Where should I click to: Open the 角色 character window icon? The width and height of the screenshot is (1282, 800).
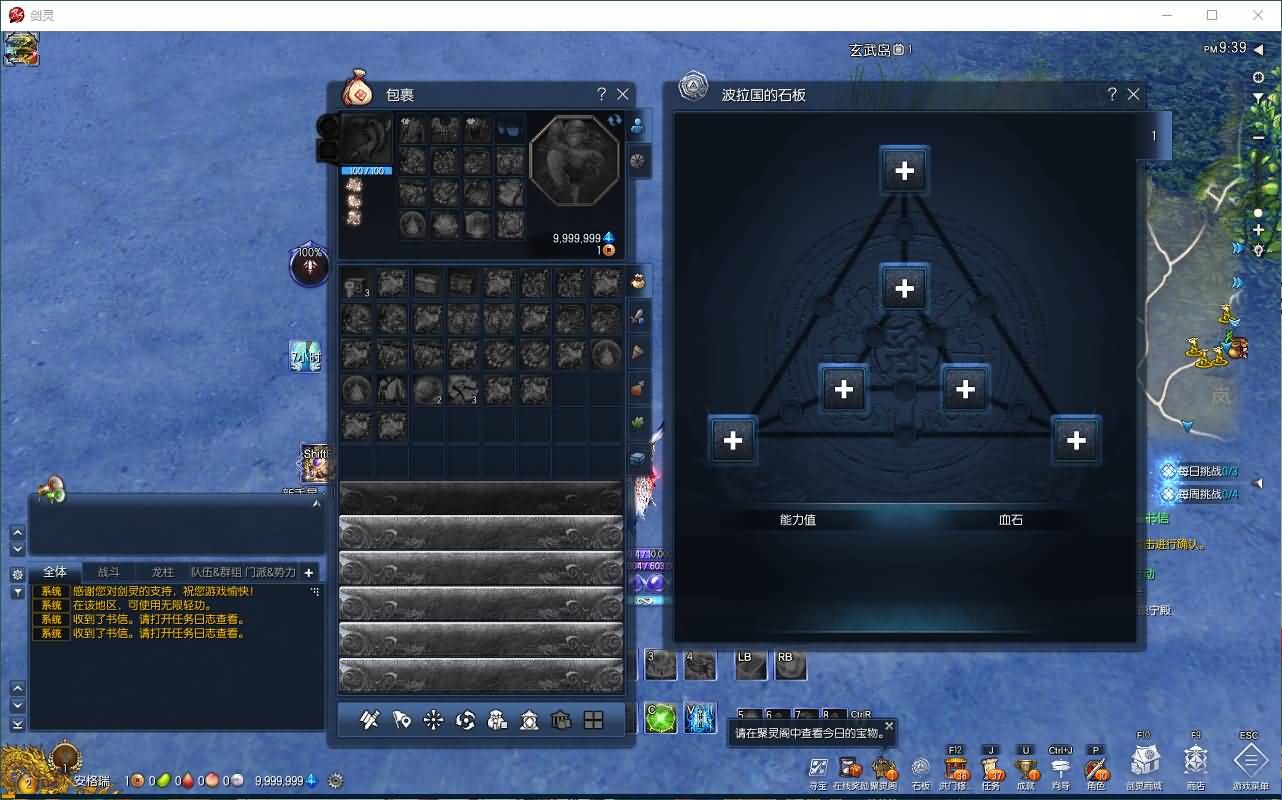pyautogui.click(x=1095, y=770)
